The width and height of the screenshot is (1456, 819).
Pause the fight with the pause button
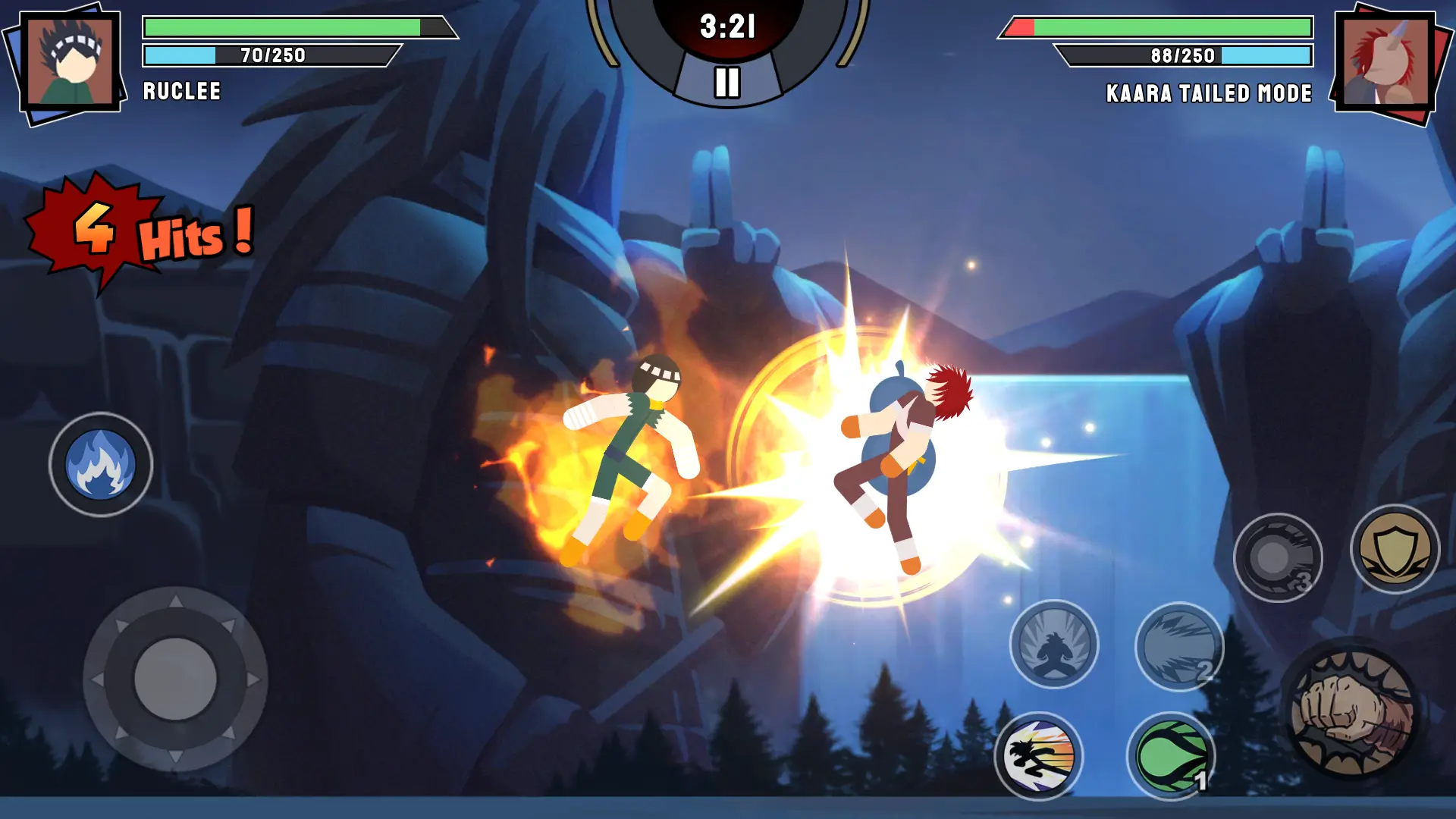pos(726,82)
